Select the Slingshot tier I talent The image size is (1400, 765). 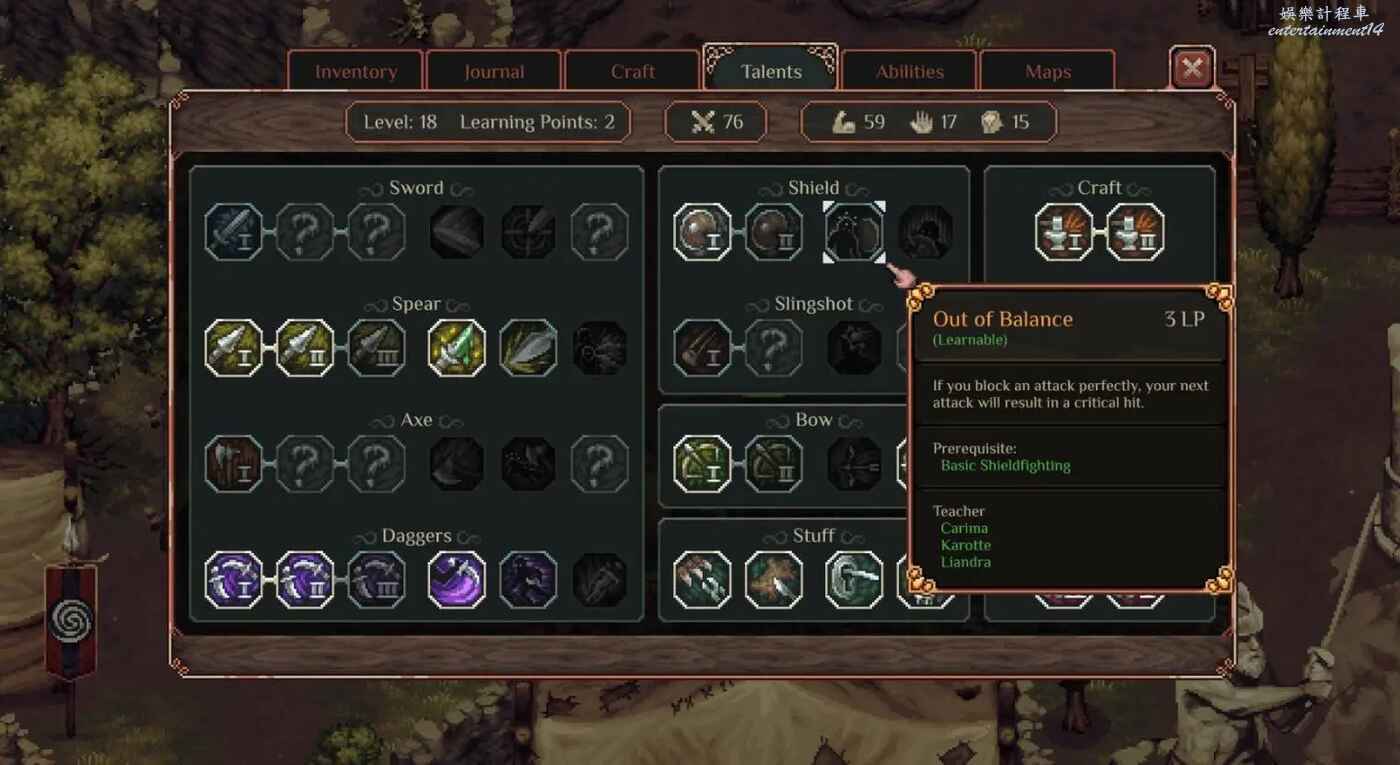702,348
